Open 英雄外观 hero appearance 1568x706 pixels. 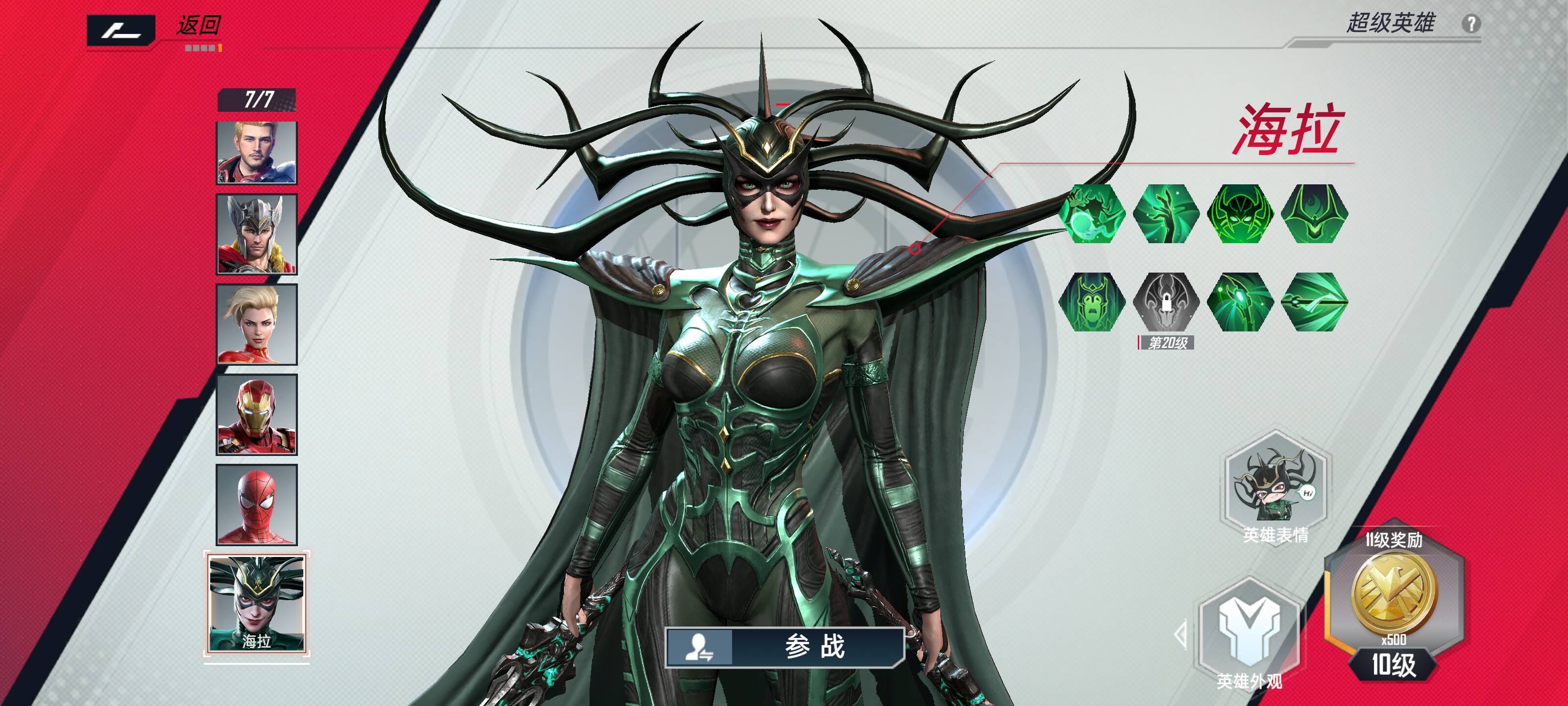click(x=1249, y=633)
